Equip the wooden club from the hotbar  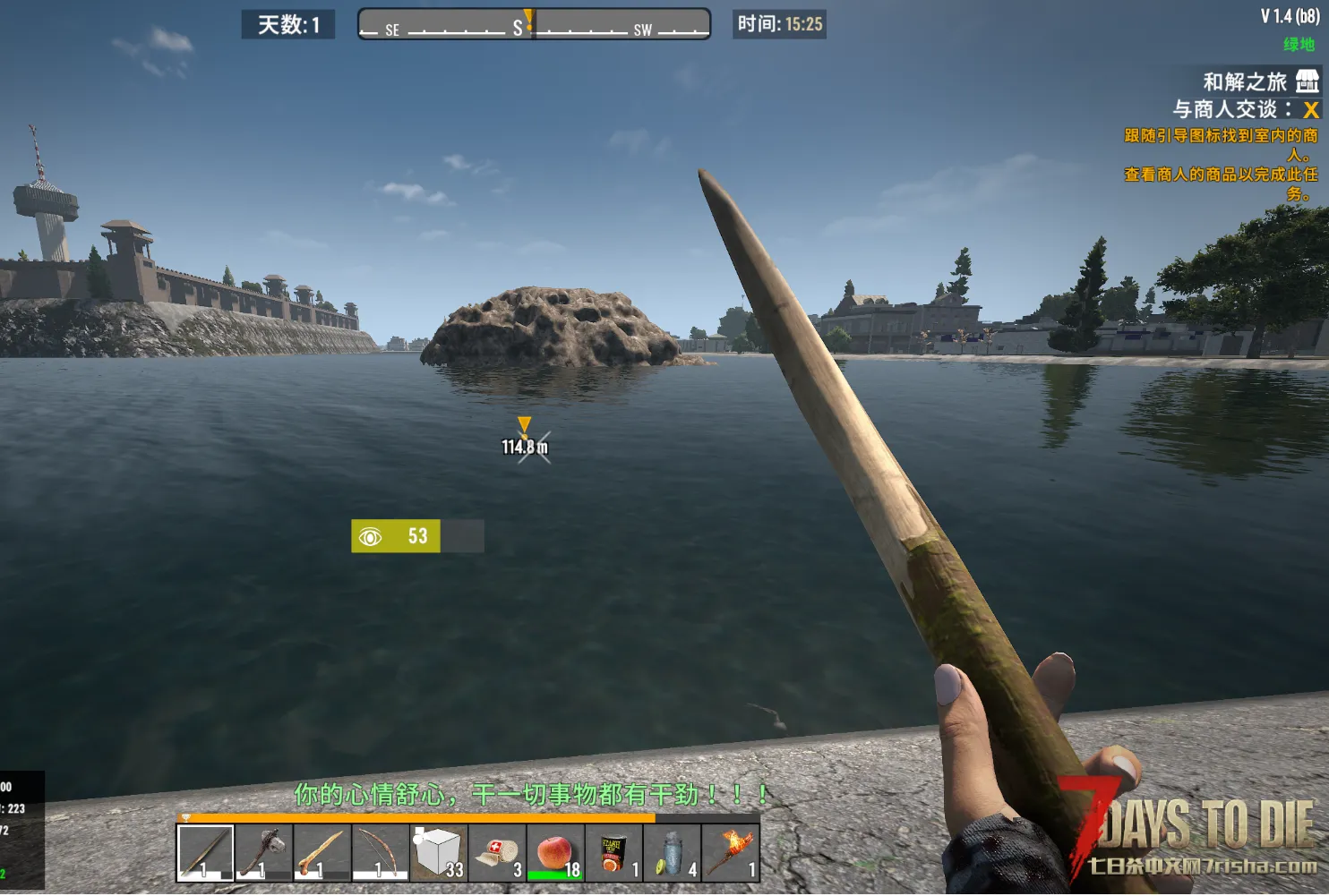click(322, 853)
